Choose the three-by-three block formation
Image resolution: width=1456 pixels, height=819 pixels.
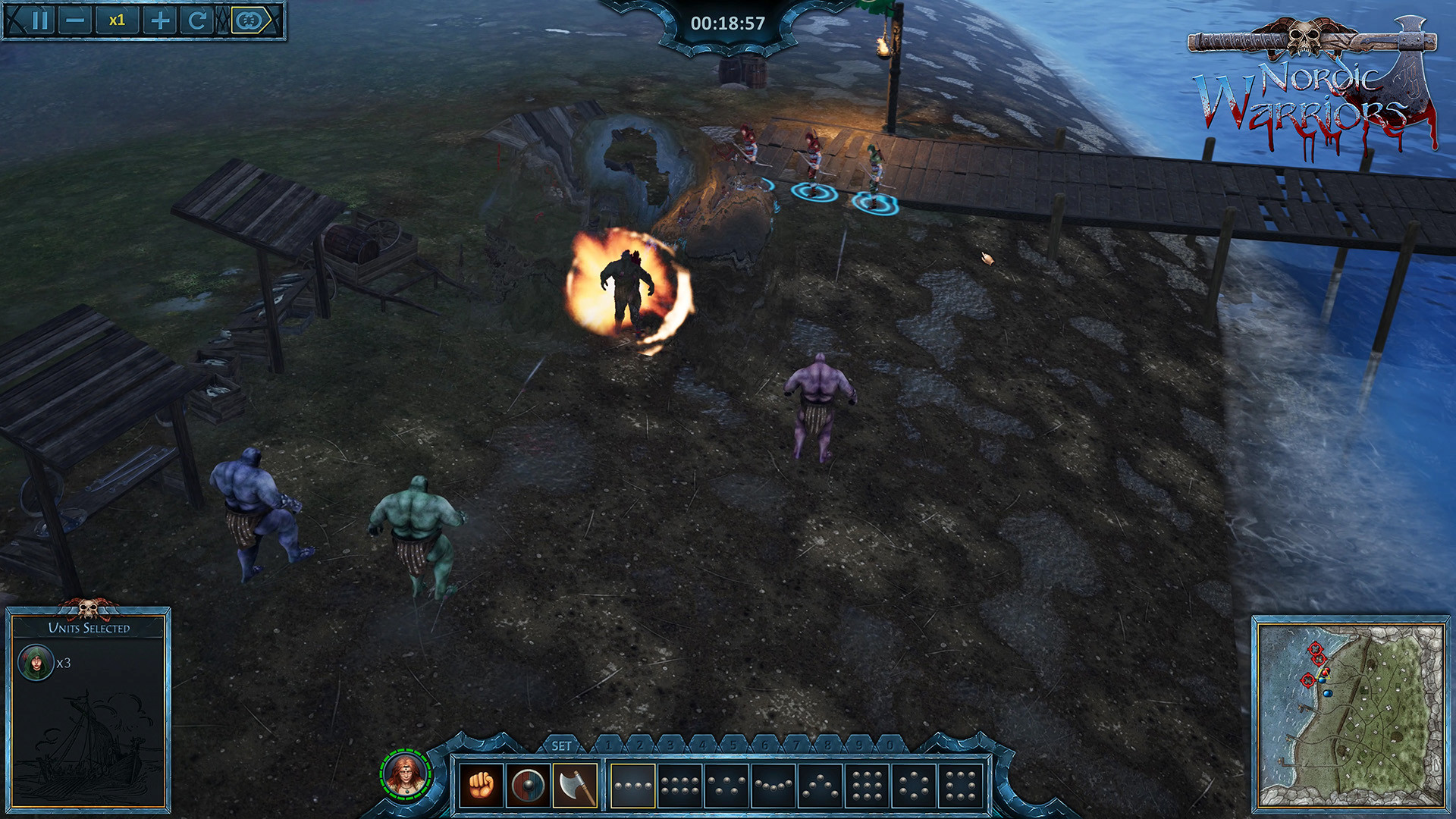[867, 786]
